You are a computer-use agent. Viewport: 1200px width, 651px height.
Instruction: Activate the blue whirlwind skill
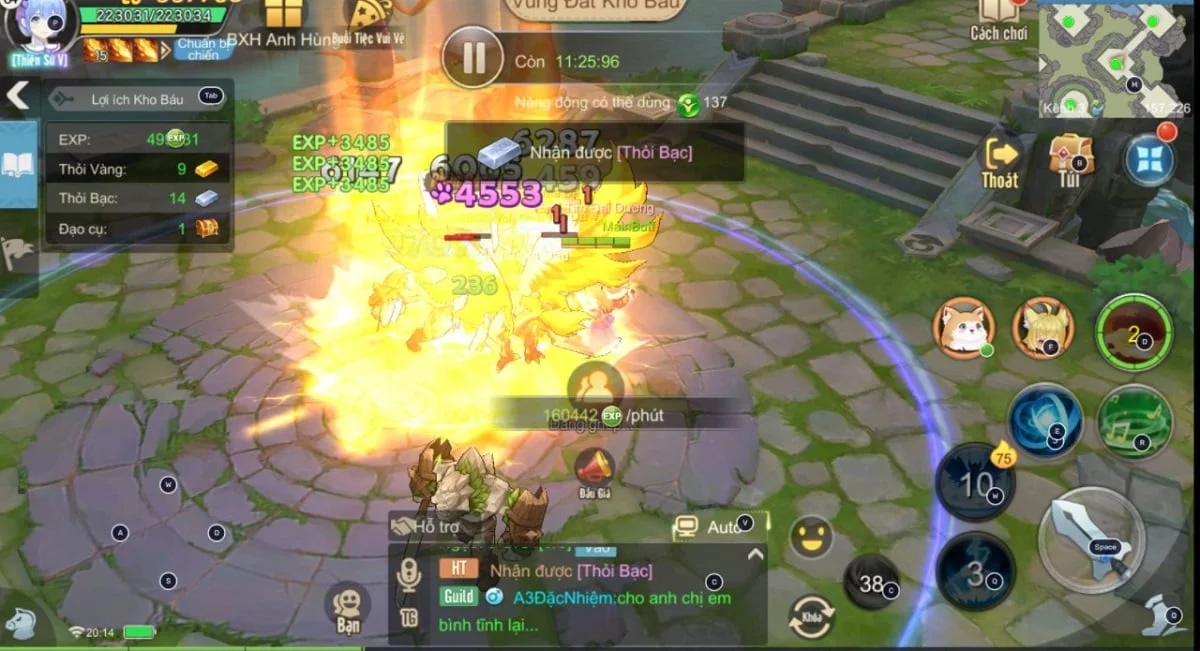coord(1045,421)
